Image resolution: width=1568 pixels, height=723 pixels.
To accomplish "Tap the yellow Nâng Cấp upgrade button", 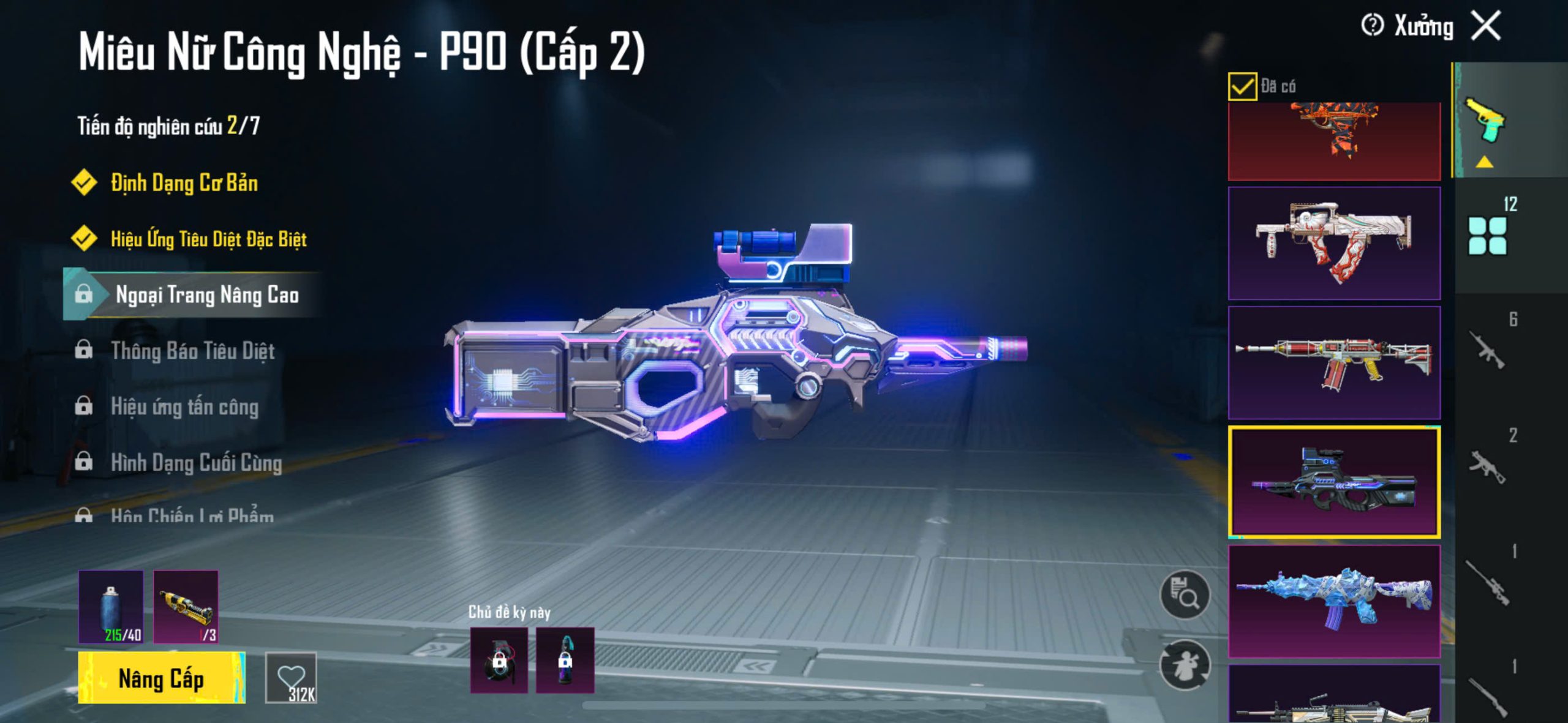I will pyautogui.click(x=162, y=678).
